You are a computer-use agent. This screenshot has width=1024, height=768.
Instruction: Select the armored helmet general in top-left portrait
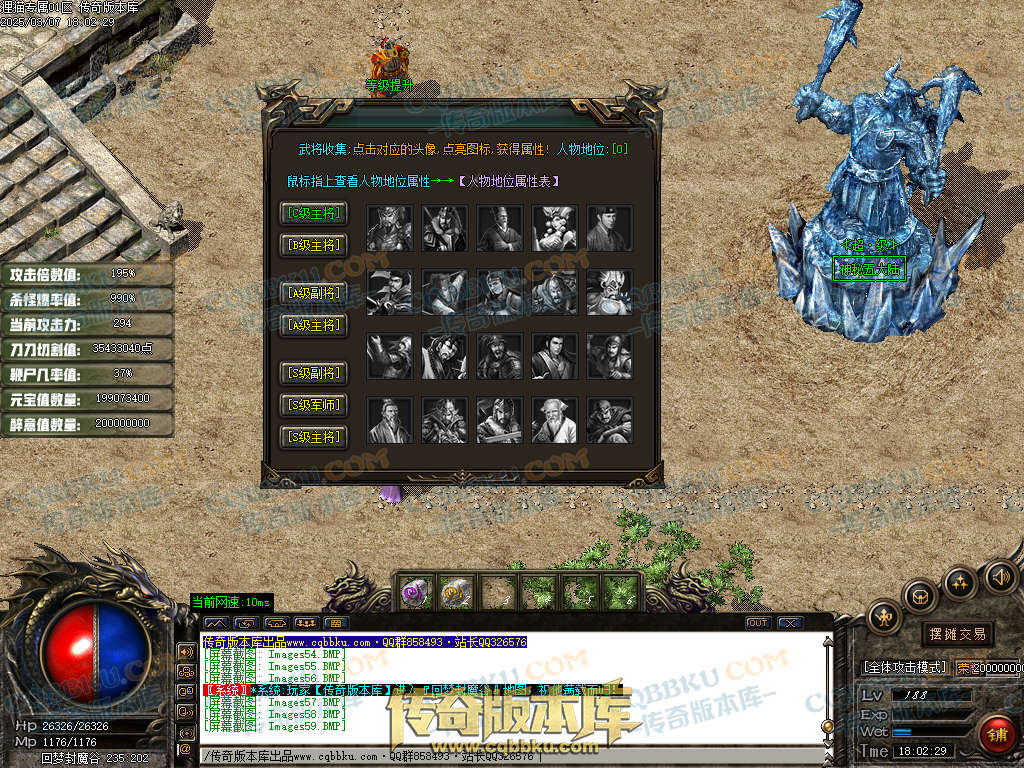tap(390, 228)
